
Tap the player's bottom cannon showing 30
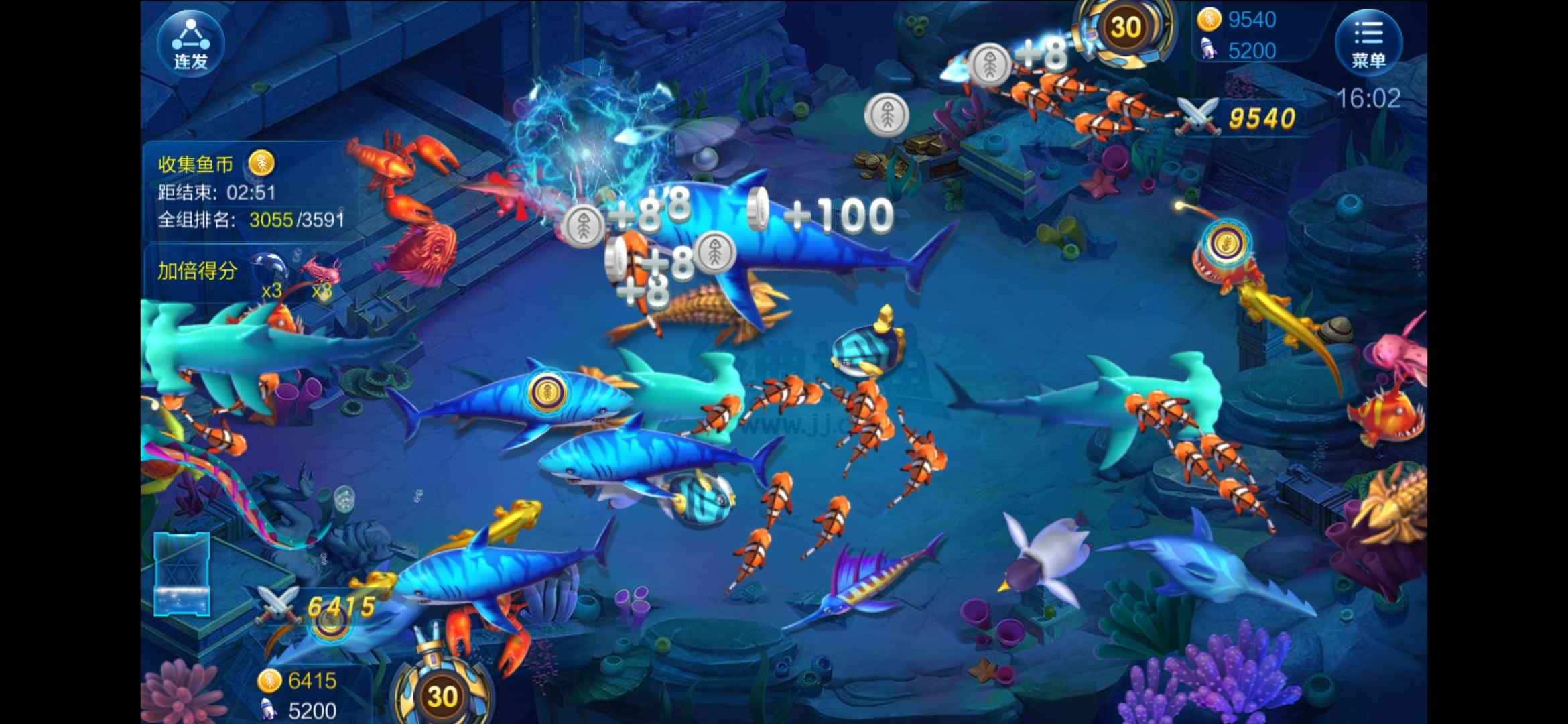[x=442, y=695]
